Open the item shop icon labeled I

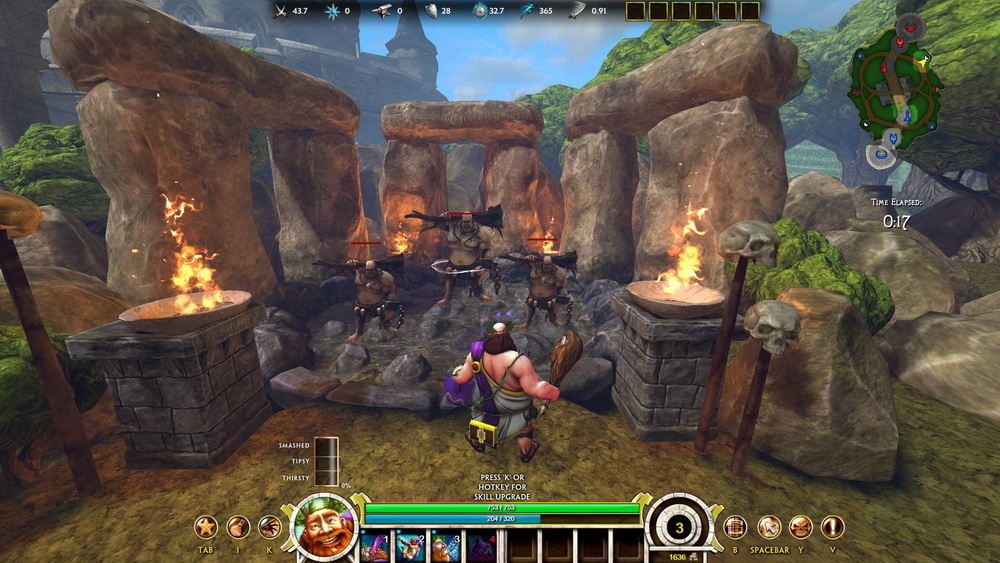[238, 527]
